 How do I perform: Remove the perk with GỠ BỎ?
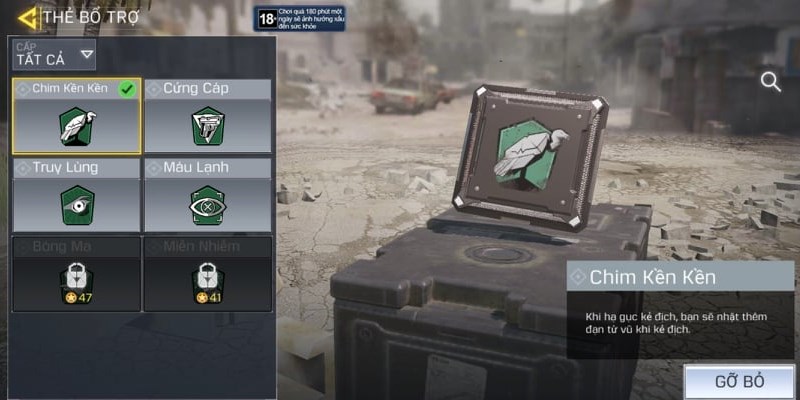click(x=740, y=382)
